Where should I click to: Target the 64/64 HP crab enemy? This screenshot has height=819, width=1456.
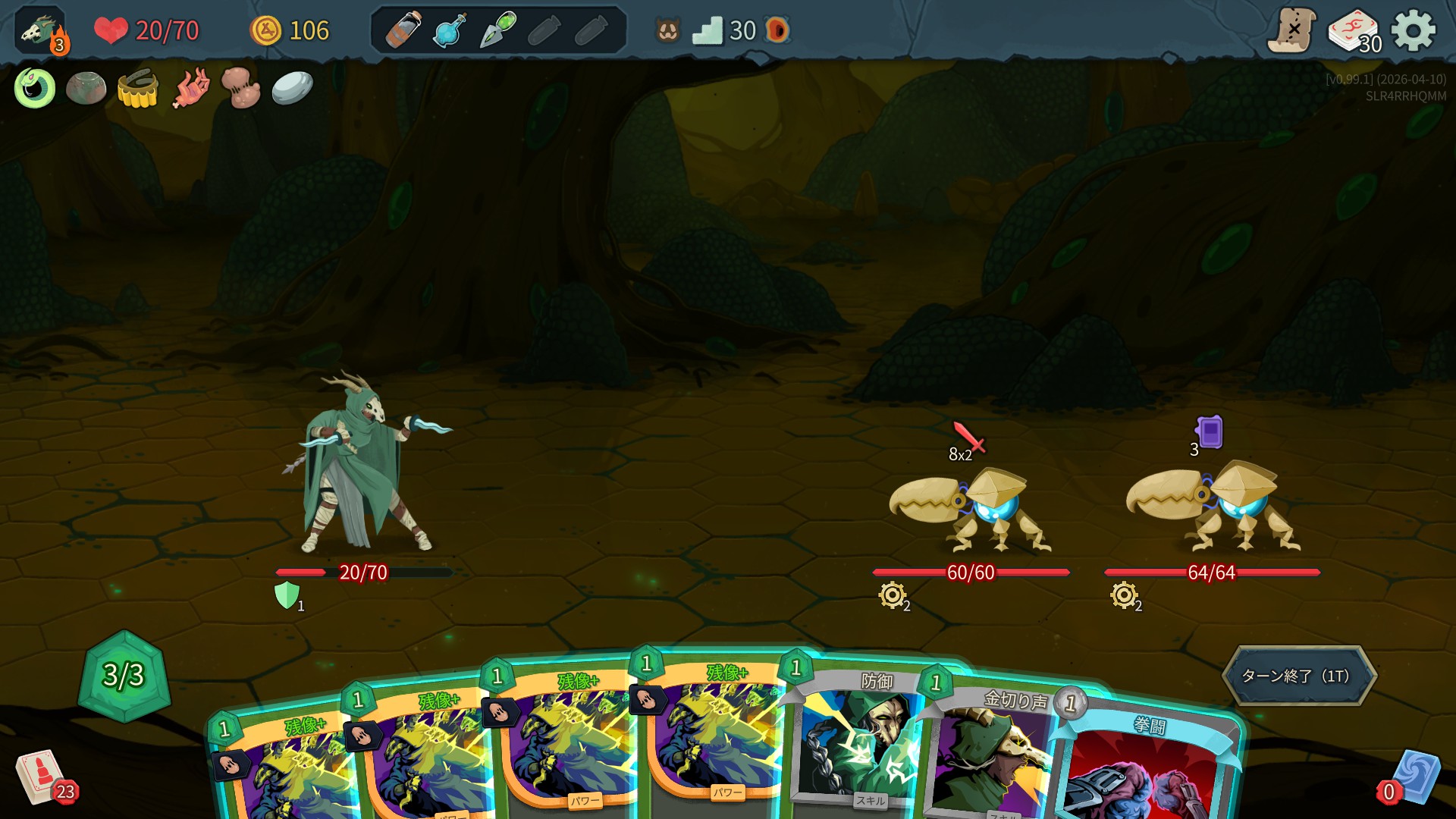1212,507
